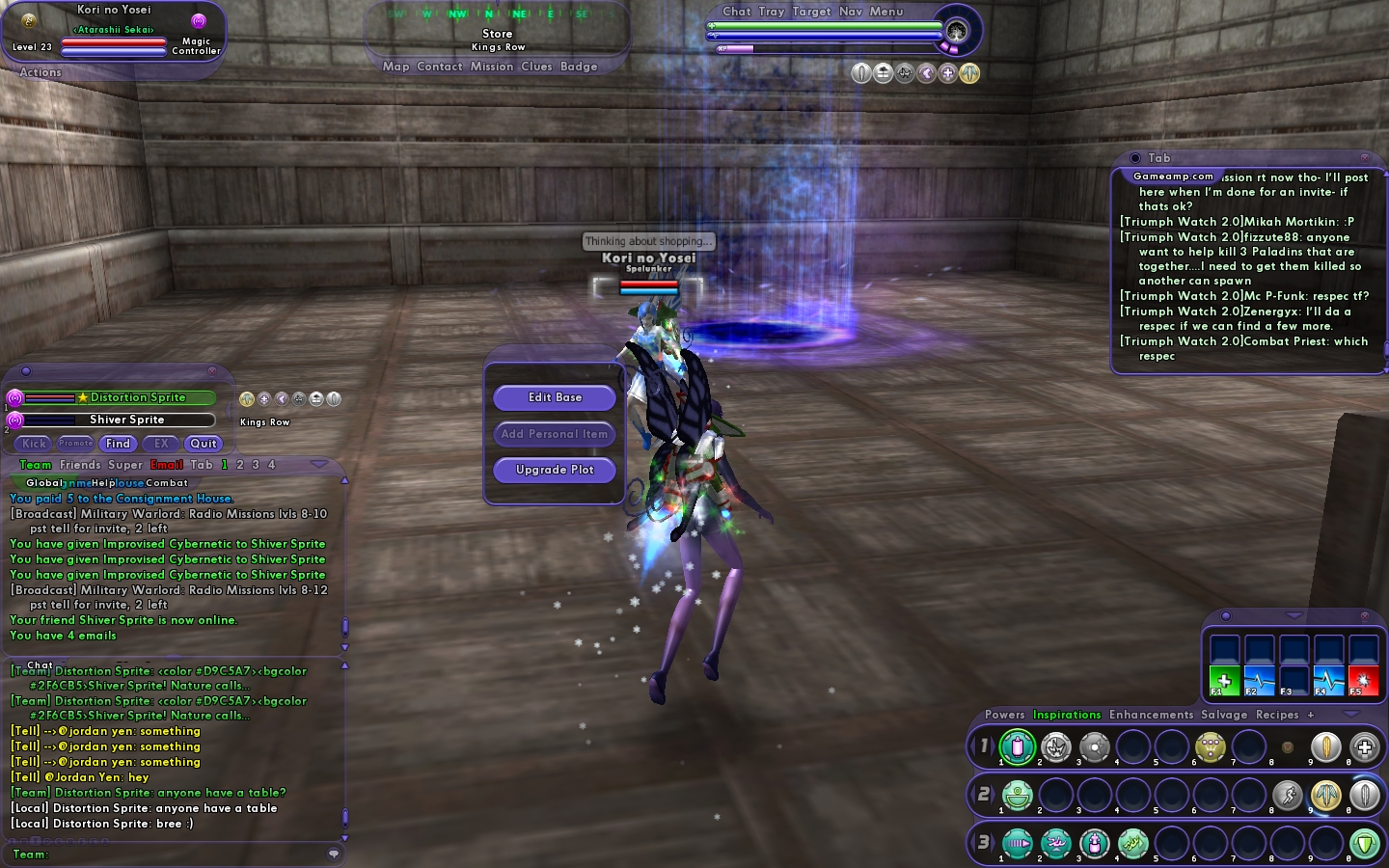Switch to the Enhancements tab
Image resolution: width=1389 pixels, height=868 pixels.
click(x=1151, y=715)
